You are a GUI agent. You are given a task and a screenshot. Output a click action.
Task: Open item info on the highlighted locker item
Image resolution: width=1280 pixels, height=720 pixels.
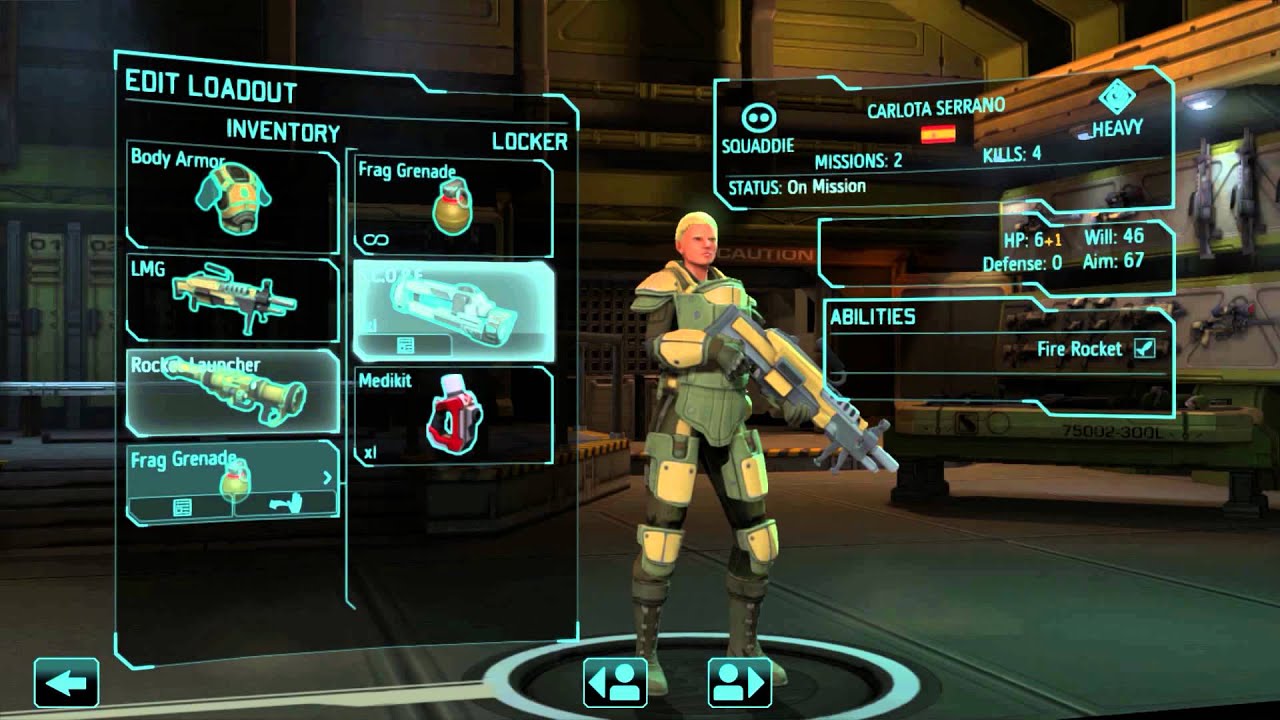click(x=405, y=345)
